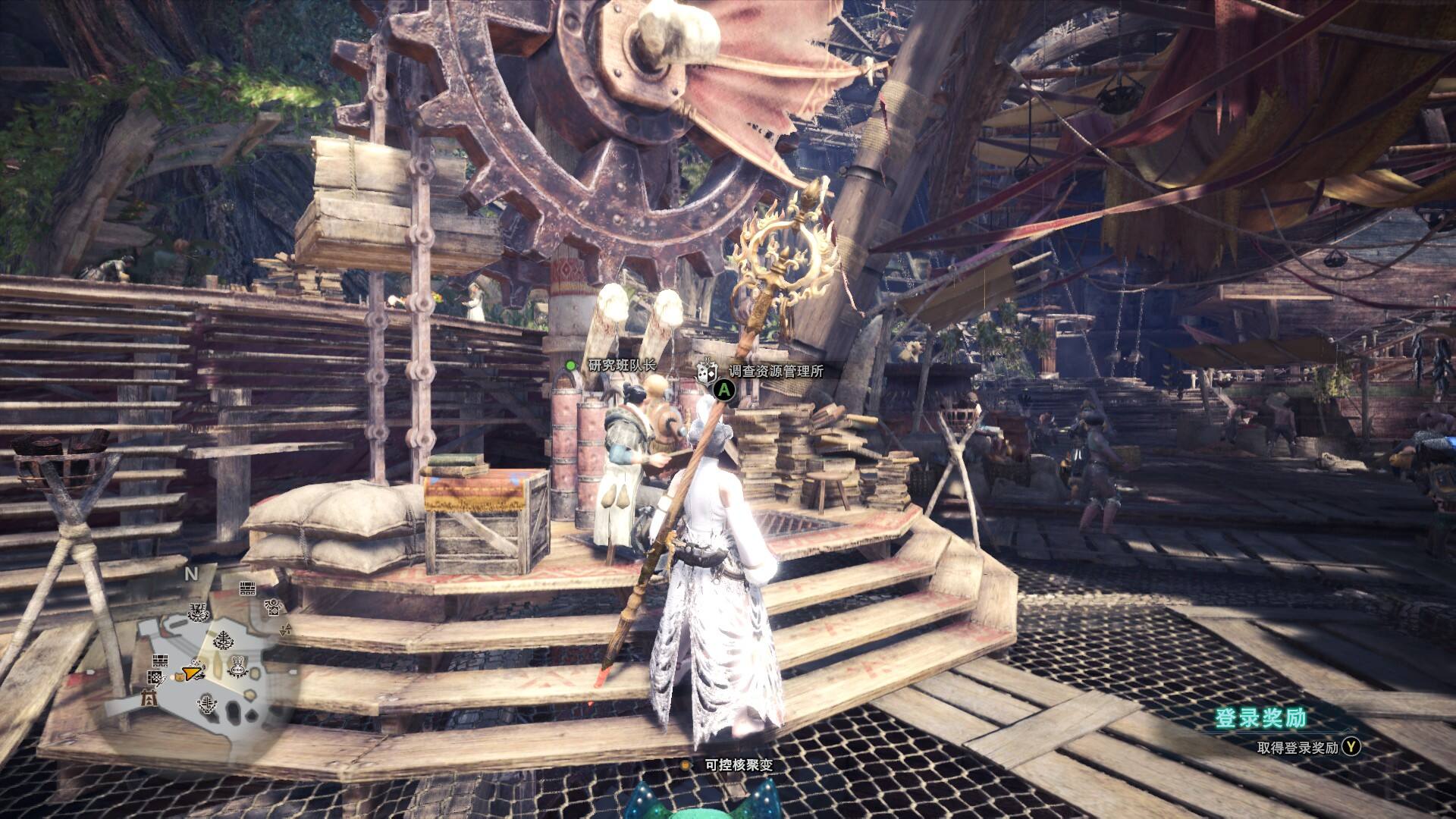Select the 调查资源管理所 interaction label
Screen dimensions: 1456x819
pyautogui.click(x=775, y=372)
